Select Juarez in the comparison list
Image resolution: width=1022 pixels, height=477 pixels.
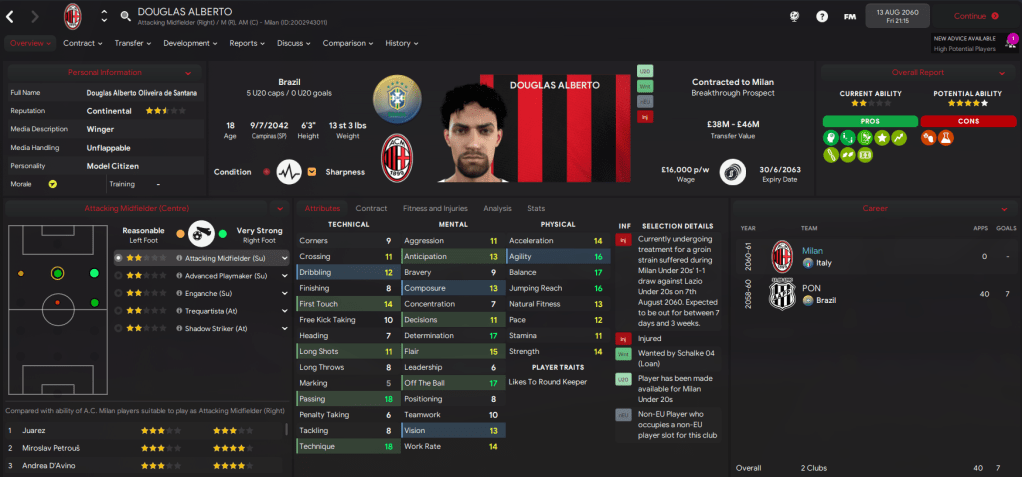(x=34, y=430)
